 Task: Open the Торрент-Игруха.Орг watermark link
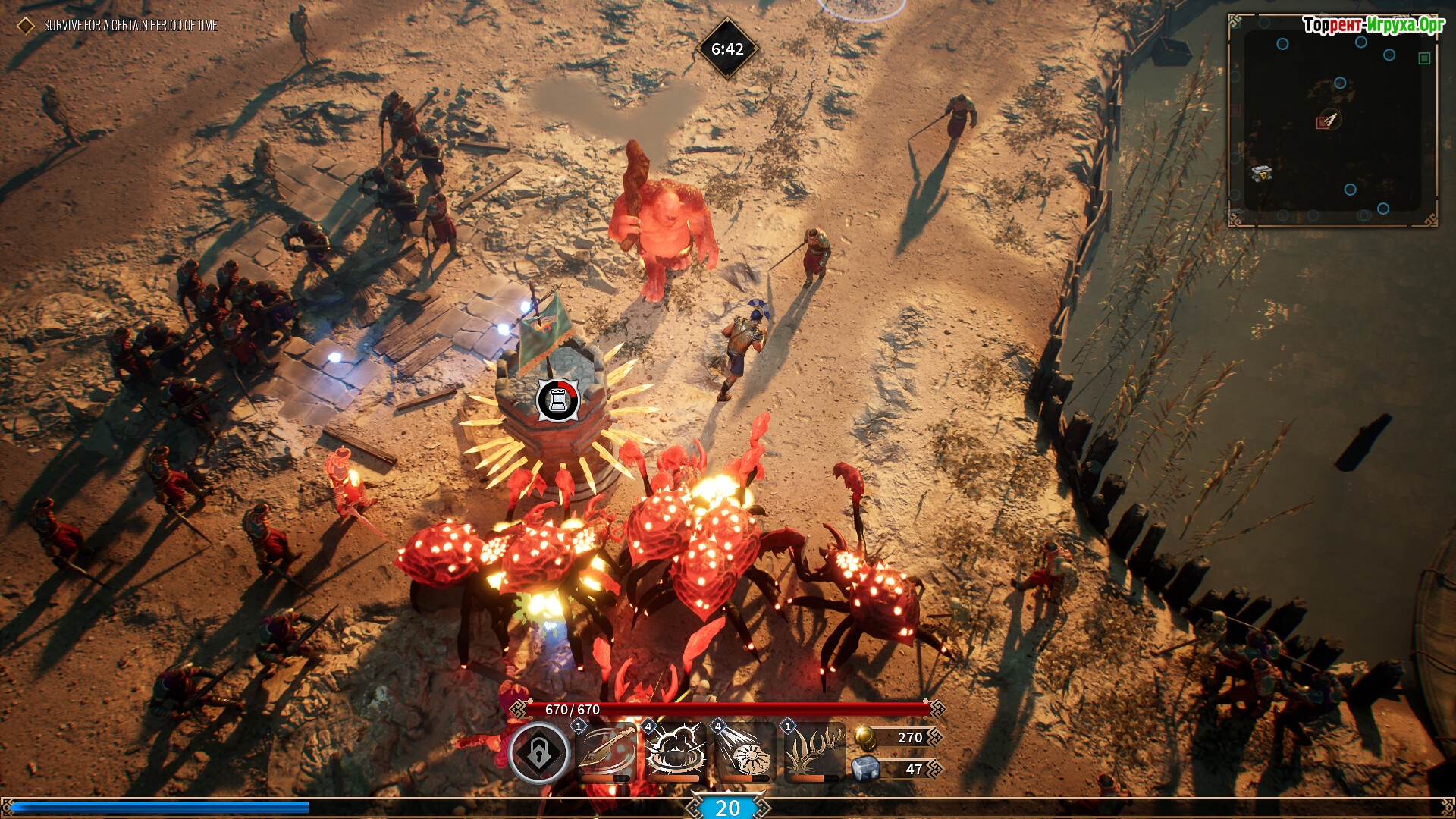1373,25
